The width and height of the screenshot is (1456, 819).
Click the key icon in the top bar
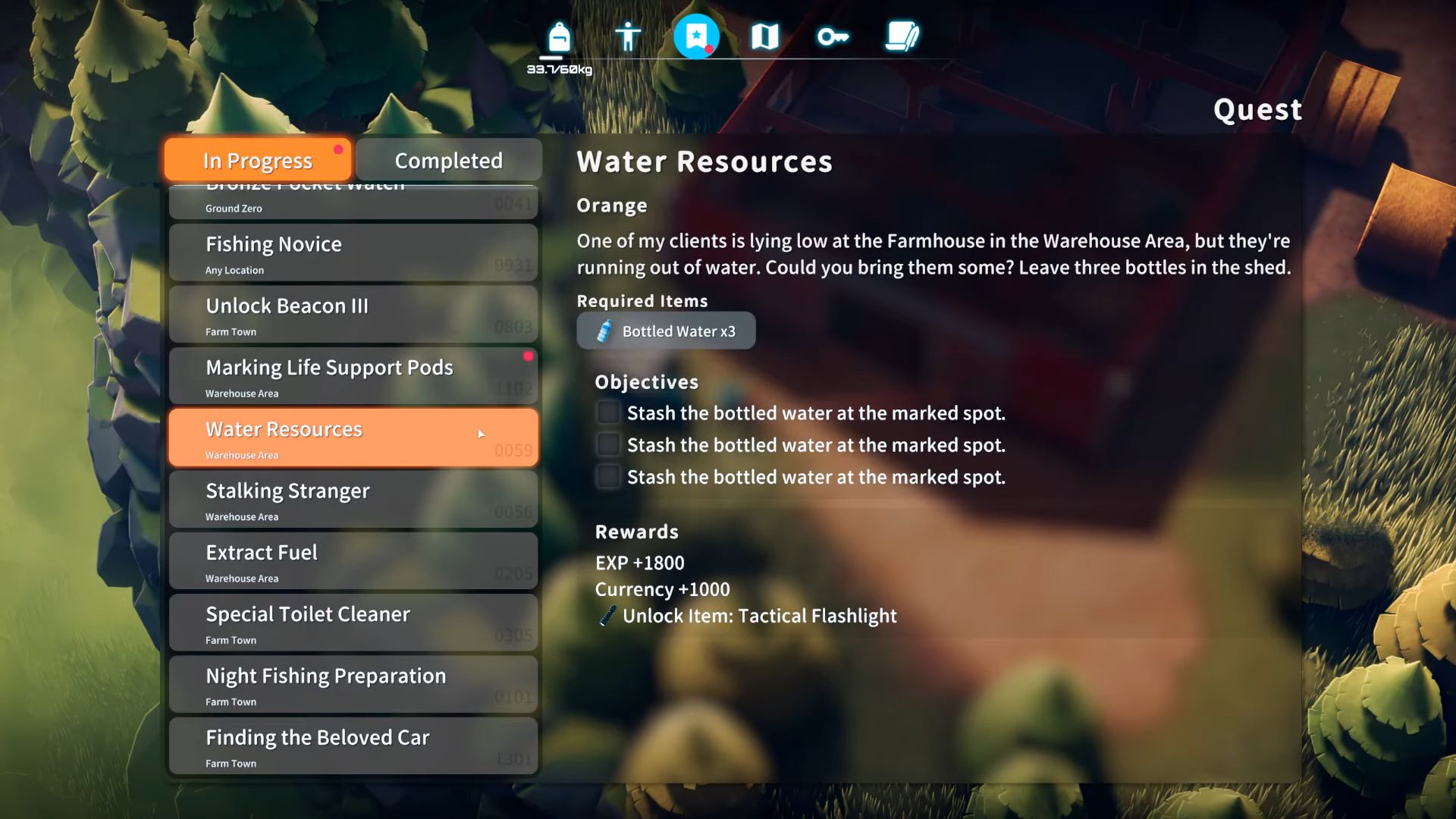pos(832,35)
